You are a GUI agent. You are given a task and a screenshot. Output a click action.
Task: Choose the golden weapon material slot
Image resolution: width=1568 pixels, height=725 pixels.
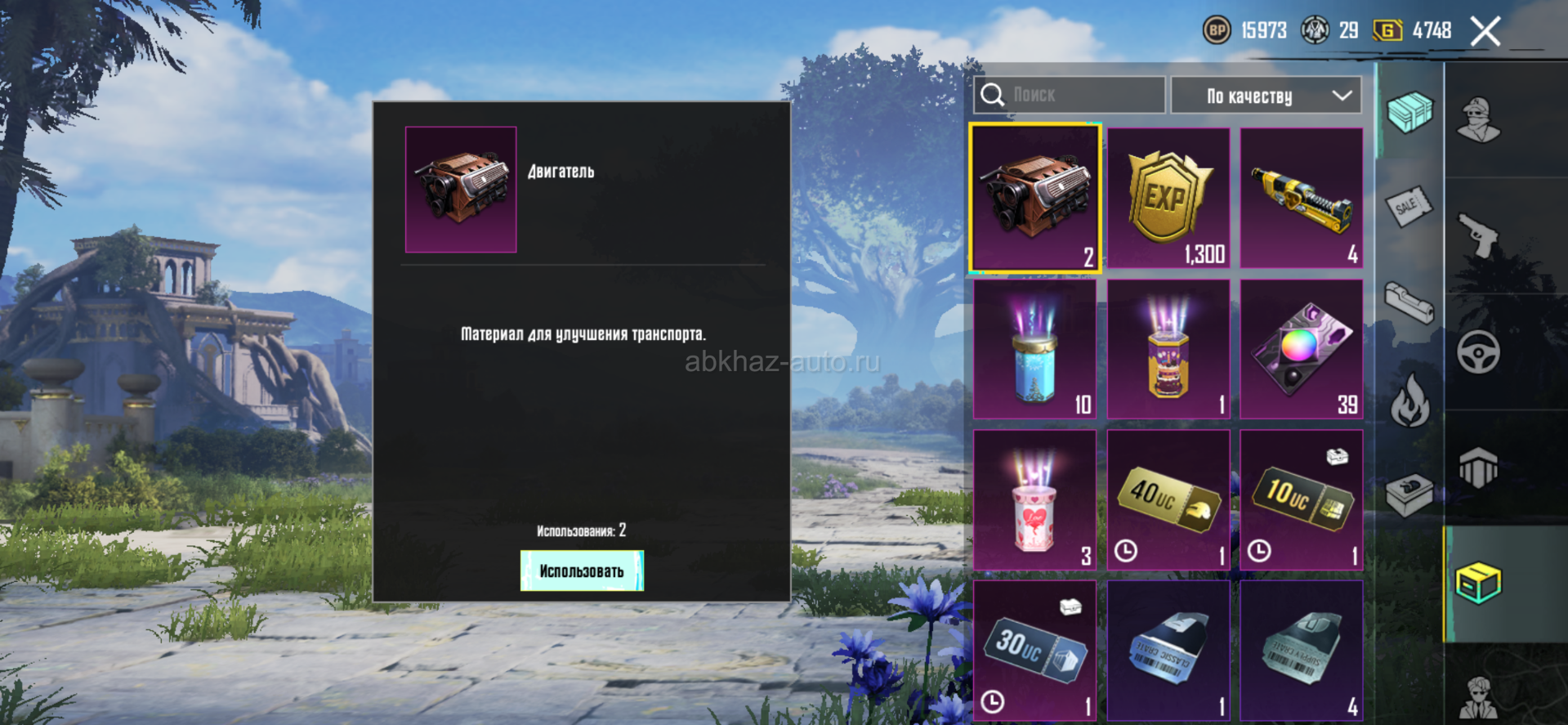click(1302, 198)
